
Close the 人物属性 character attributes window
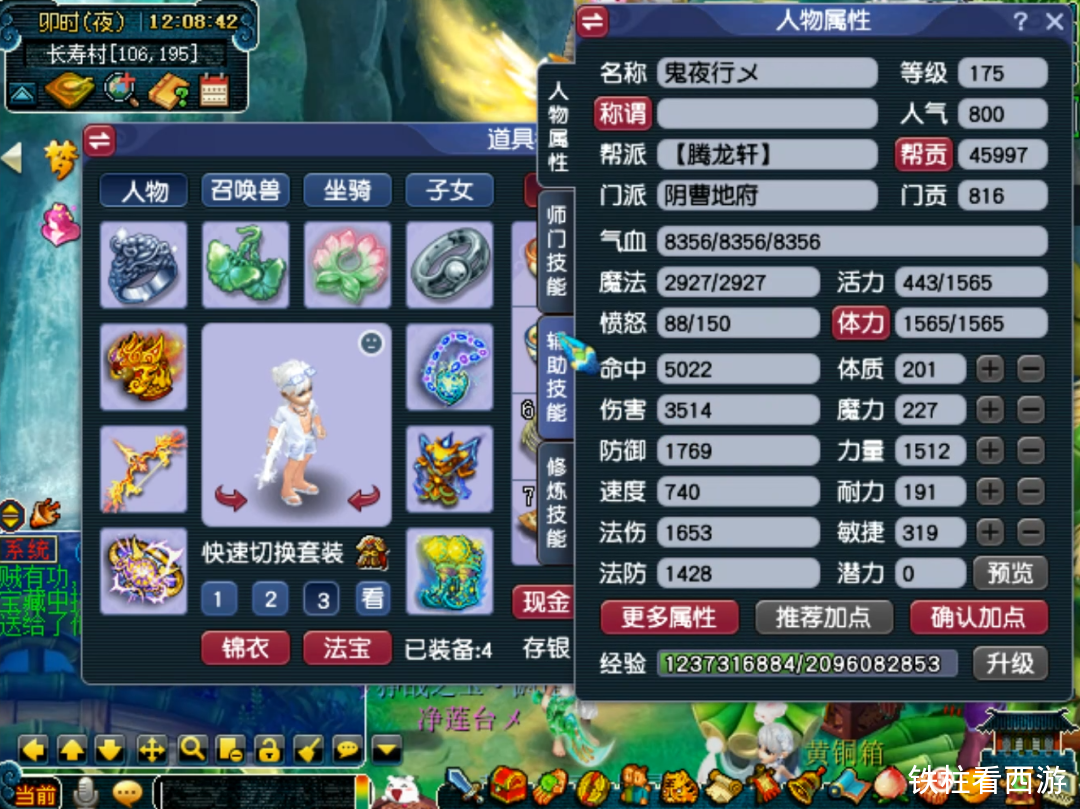point(1054,22)
